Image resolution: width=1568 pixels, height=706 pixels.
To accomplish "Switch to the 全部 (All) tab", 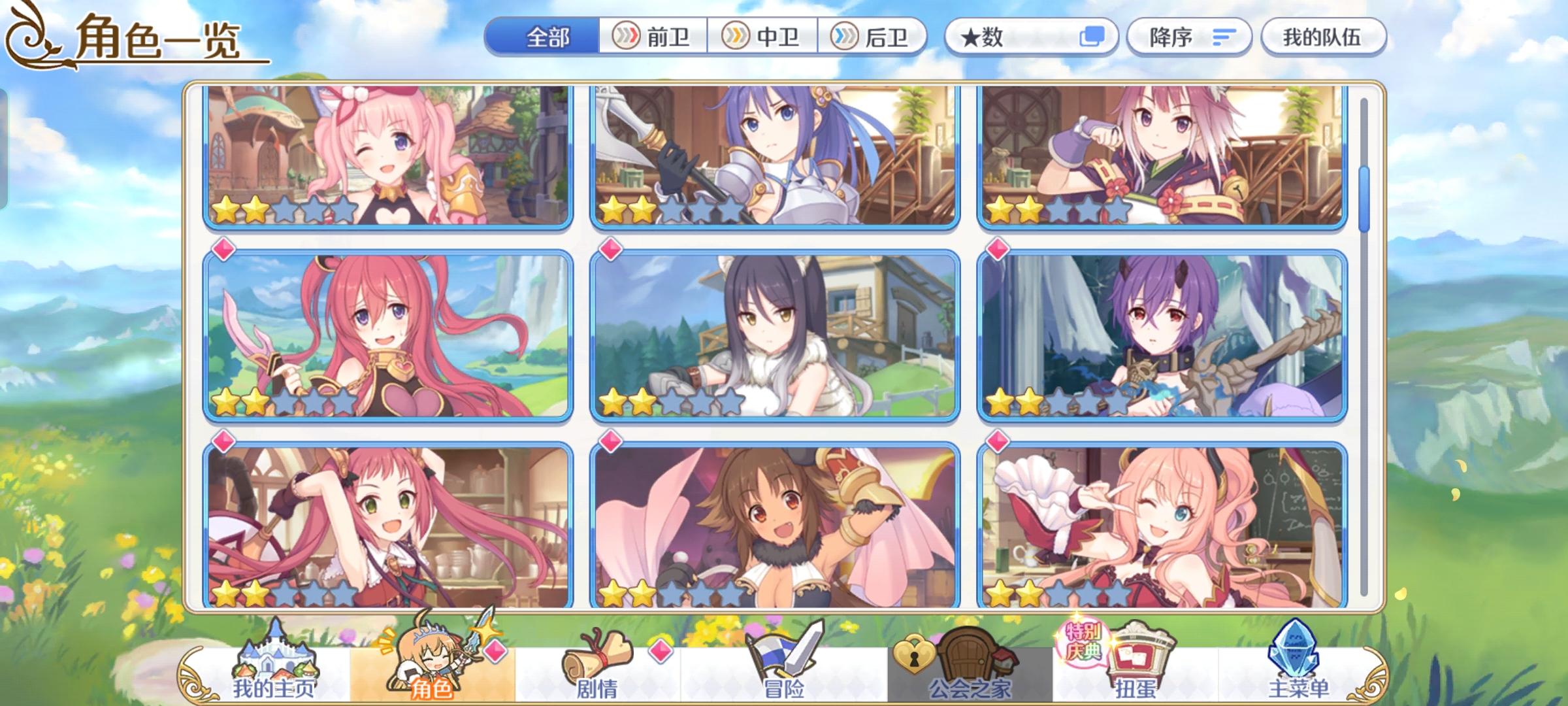I will tap(549, 37).
